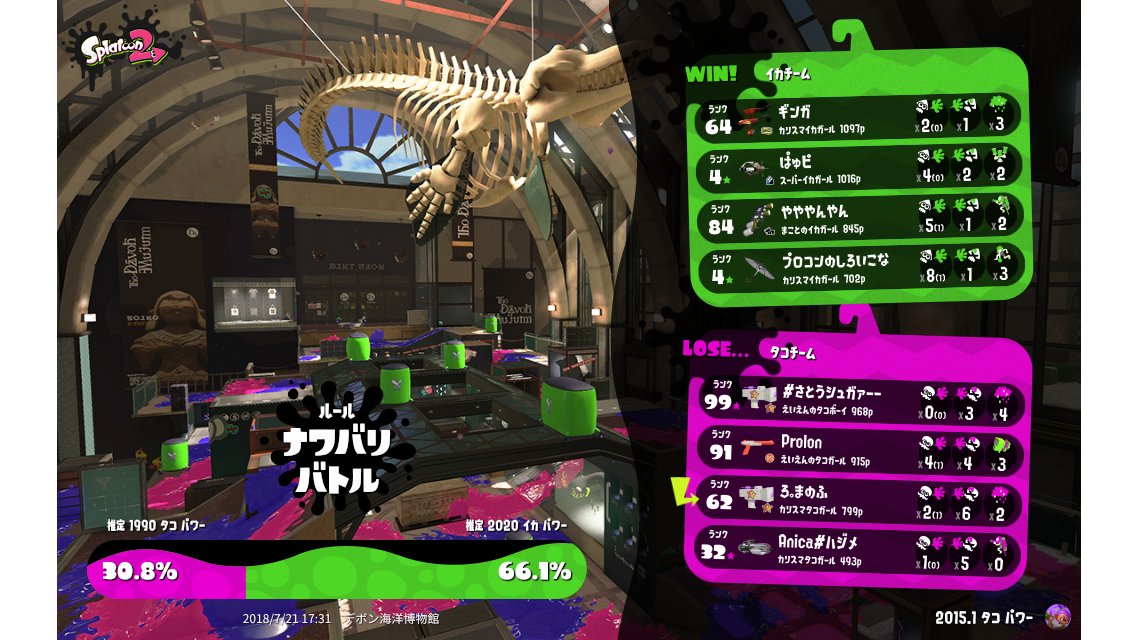Pick the Anica#ハジメ player row

click(x=860, y=550)
